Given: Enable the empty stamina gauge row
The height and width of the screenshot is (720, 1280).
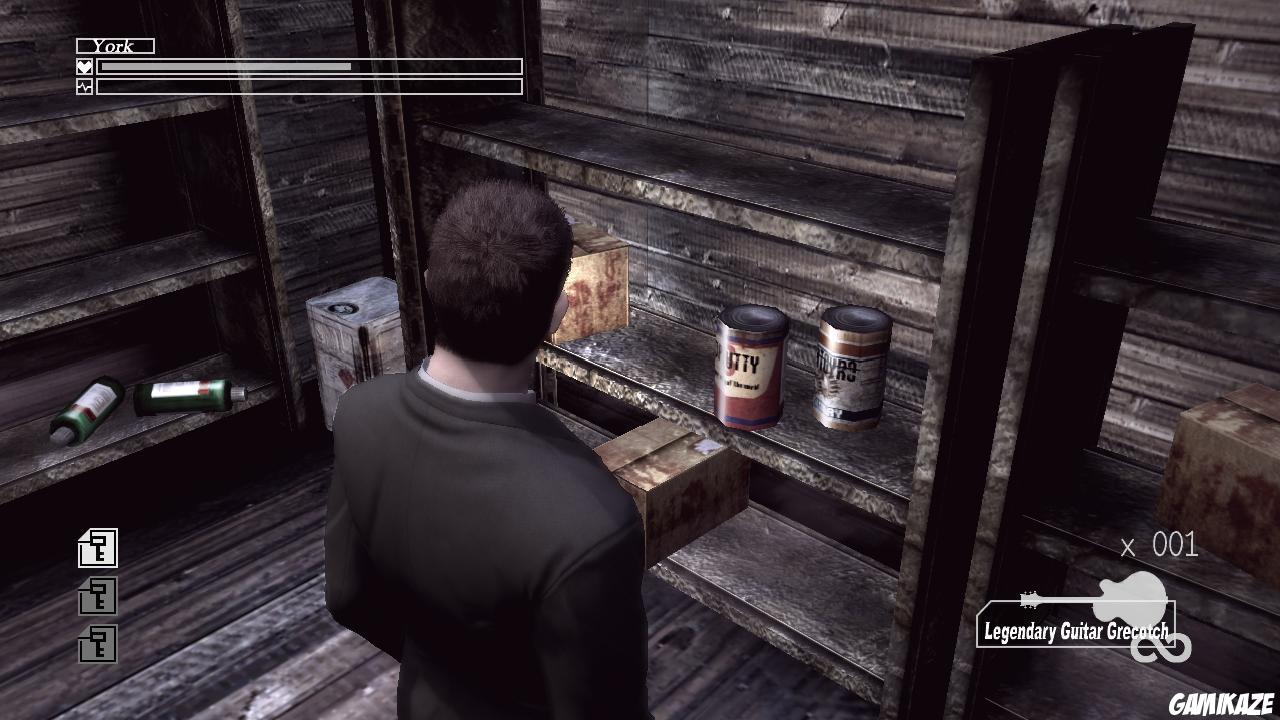Looking at the screenshot, I should point(310,86).
